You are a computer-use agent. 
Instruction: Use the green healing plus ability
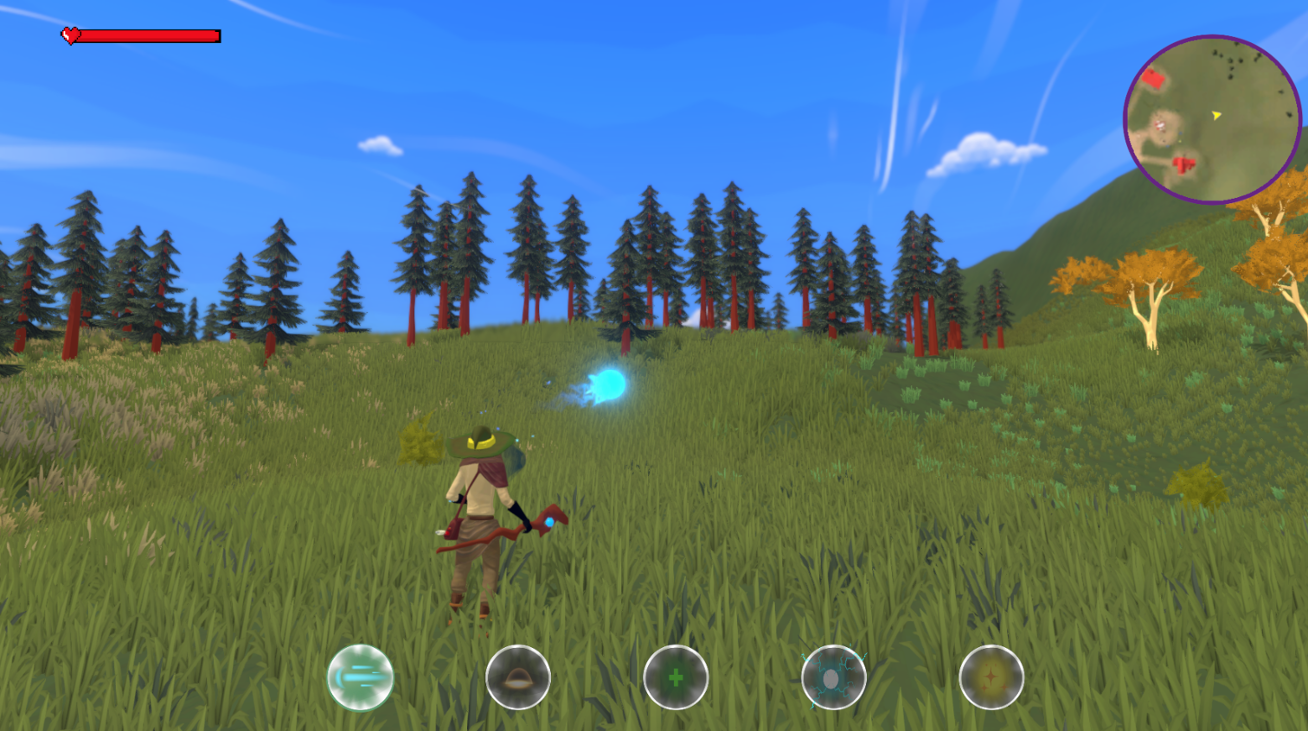tap(678, 678)
